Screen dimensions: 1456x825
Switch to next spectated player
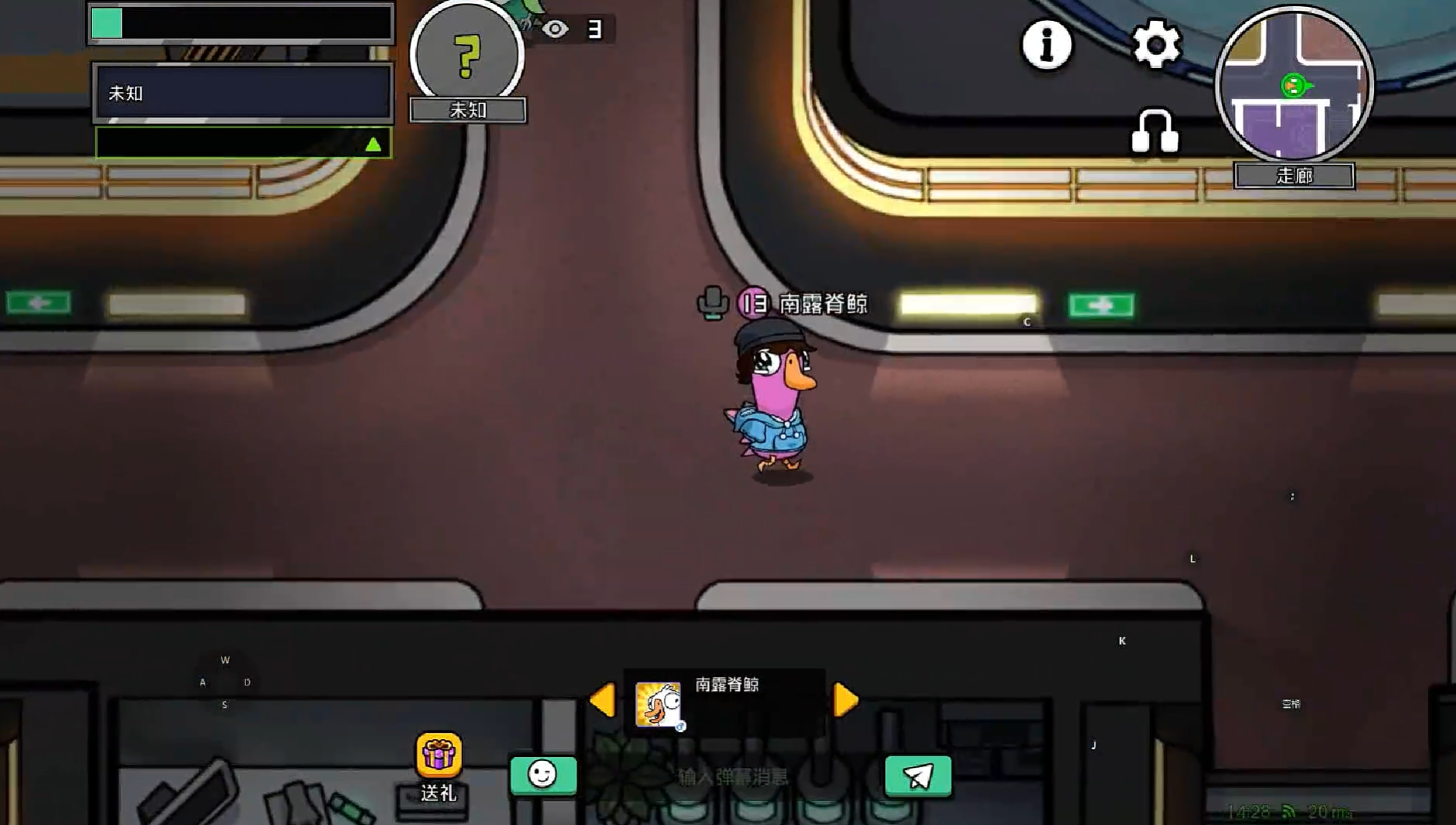pyautogui.click(x=846, y=699)
